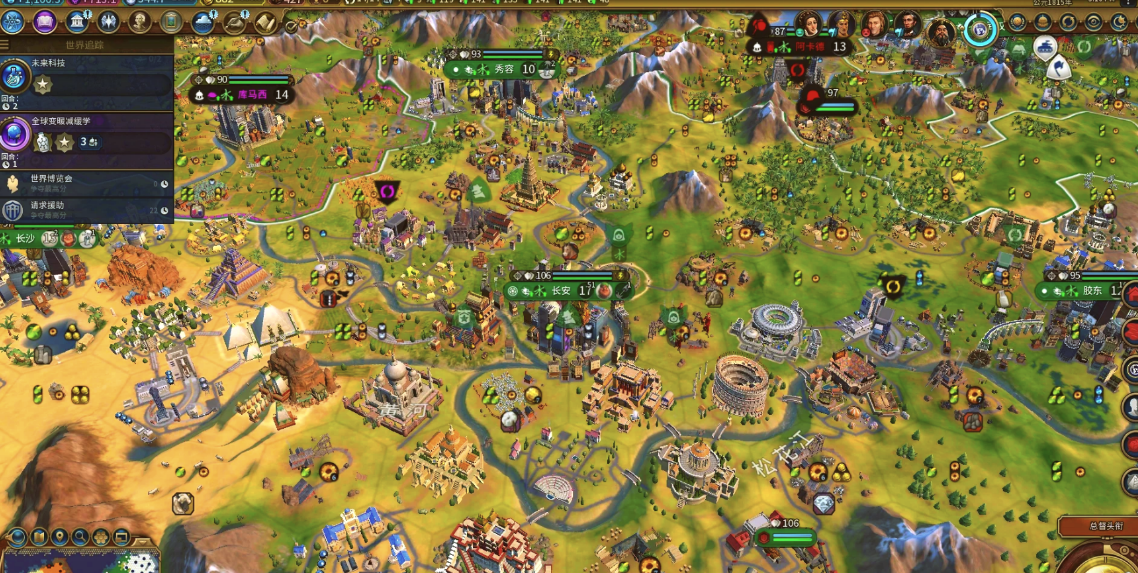Open the technology tree atom icon
Screen dimensions: 1138x573
point(13,21)
